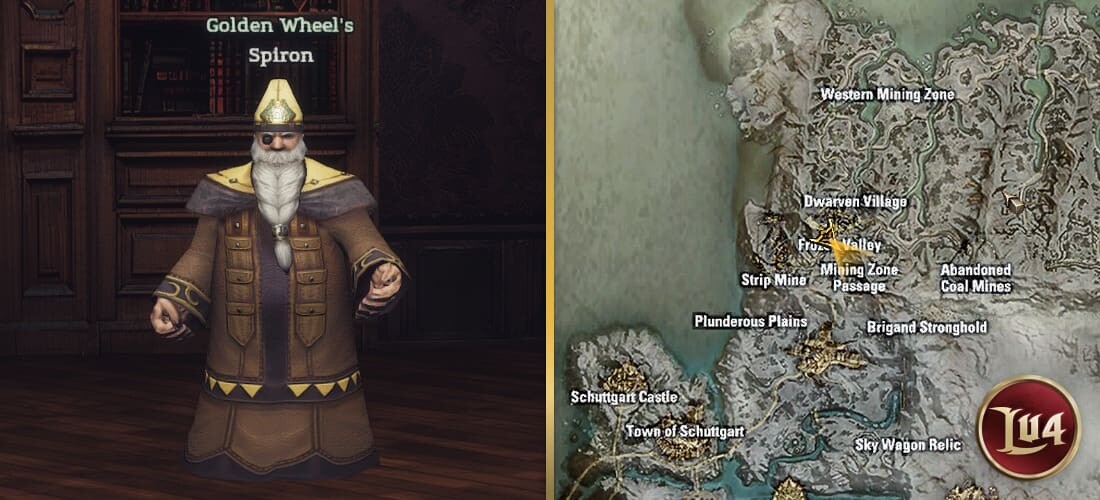Click the yellow arrow location marker
This screenshot has height=500, width=1100.
(835, 245)
